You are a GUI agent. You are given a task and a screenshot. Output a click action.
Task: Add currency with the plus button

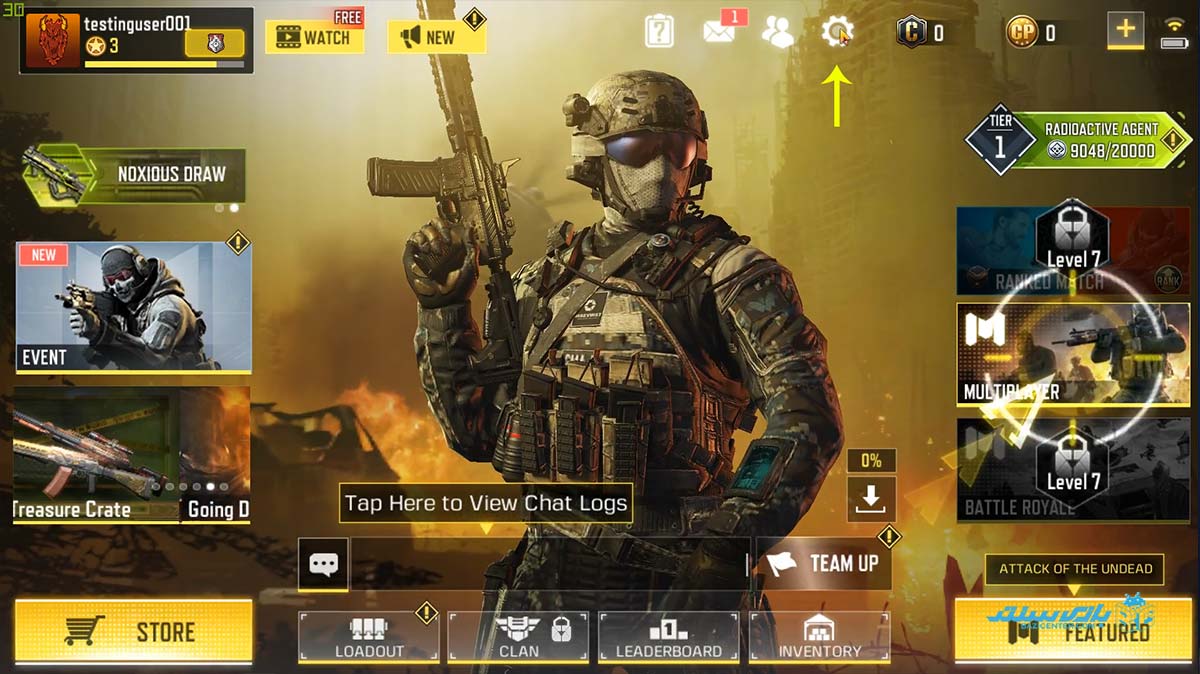pos(1125,30)
